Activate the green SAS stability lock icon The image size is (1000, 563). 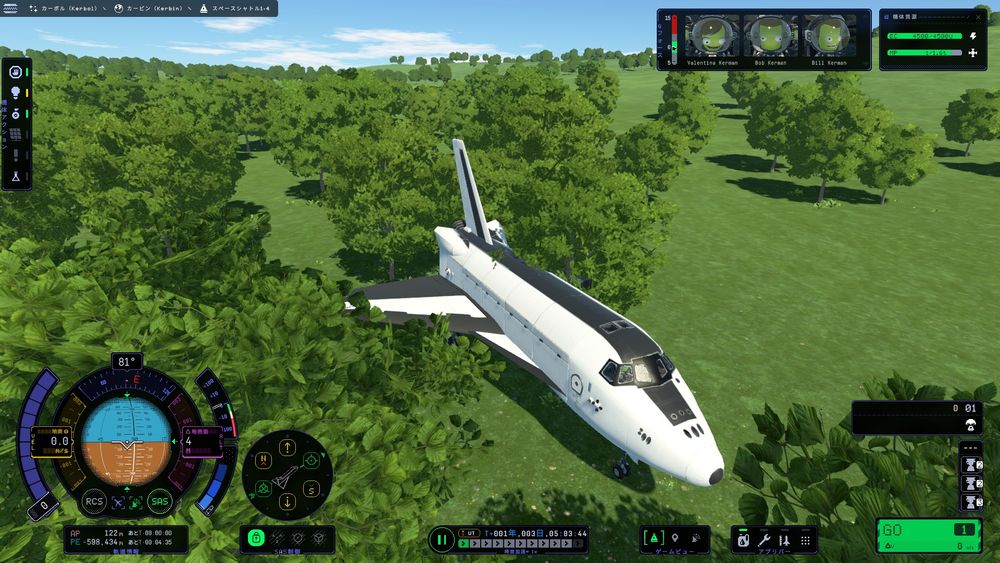pos(256,539)
